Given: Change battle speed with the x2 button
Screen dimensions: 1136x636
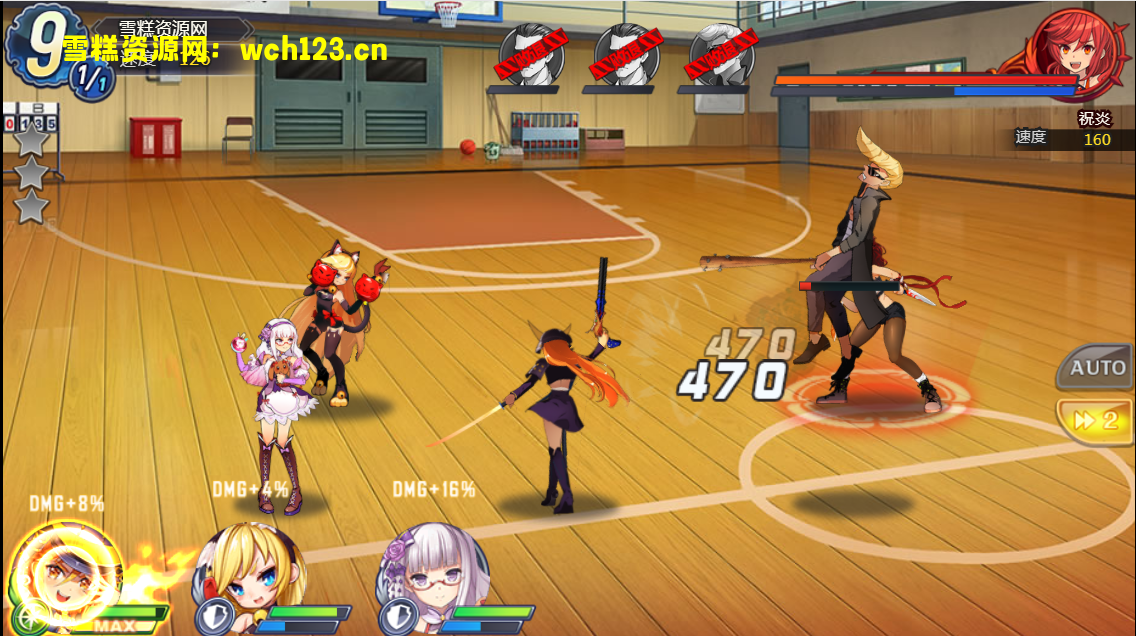Looking at the screenshot, I should point(1097,420).
